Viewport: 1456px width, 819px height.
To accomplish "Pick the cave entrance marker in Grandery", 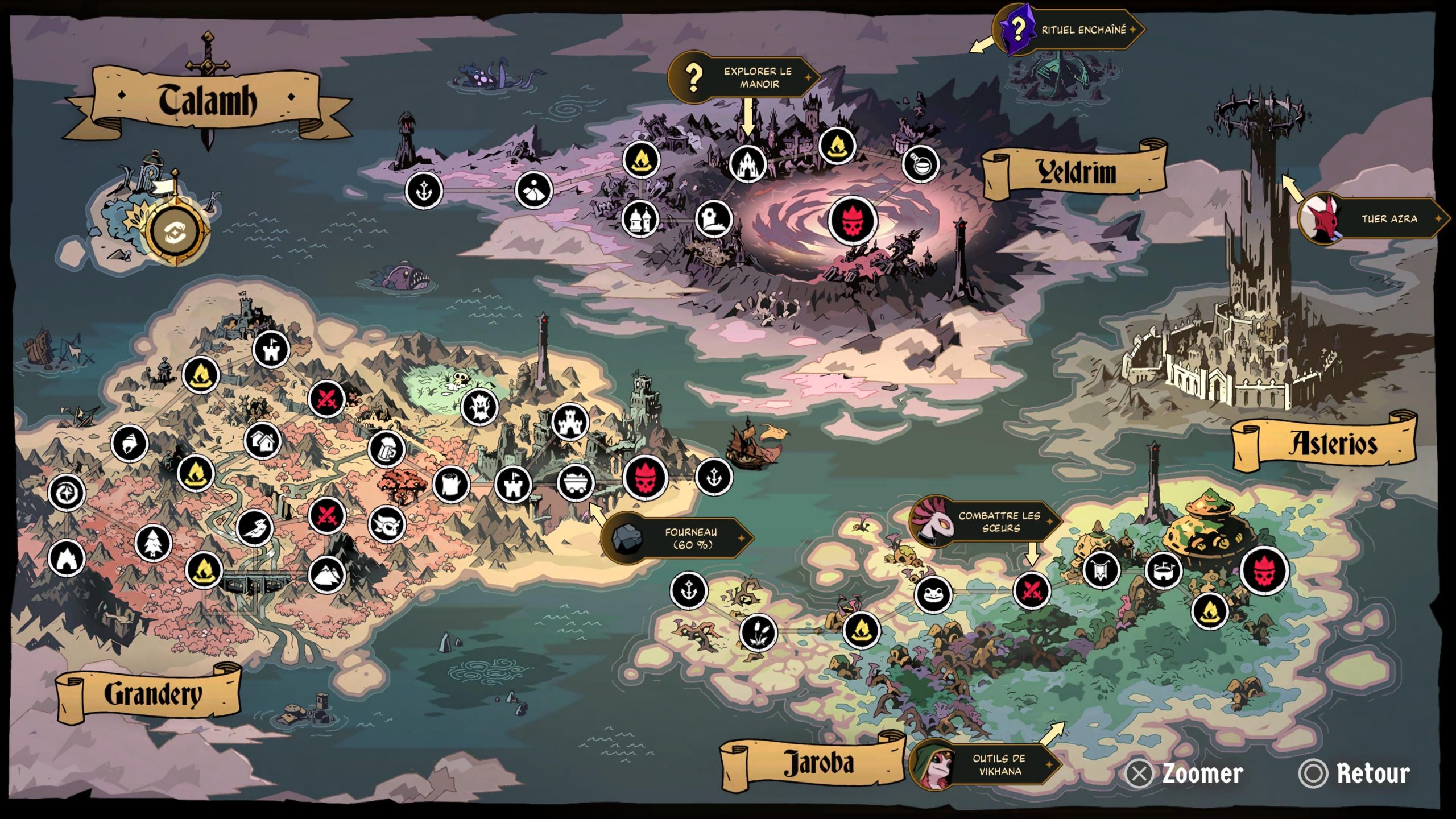I will tap(67, 559).
